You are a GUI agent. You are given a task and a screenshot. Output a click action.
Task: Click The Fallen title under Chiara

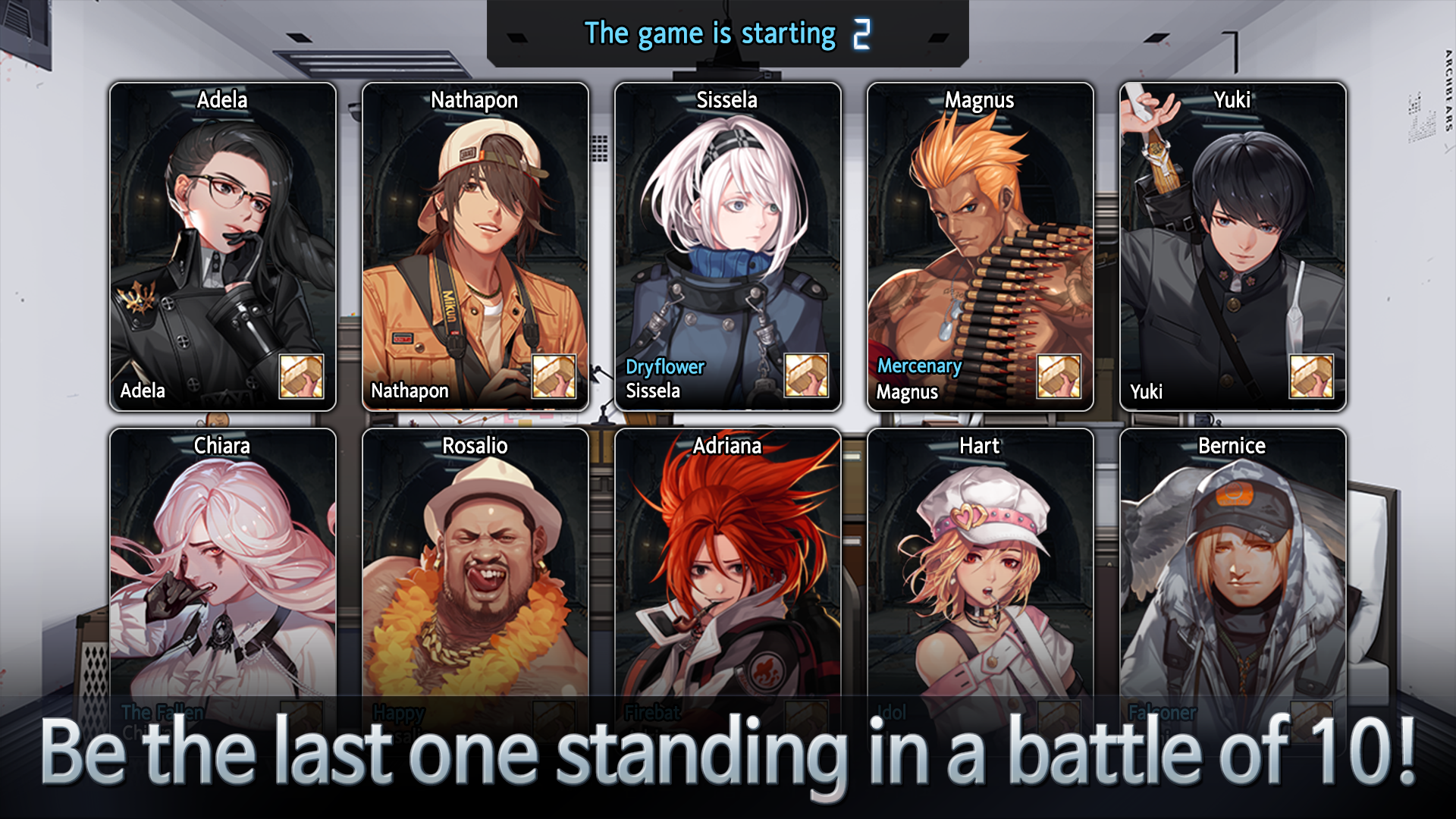[161, 713]
